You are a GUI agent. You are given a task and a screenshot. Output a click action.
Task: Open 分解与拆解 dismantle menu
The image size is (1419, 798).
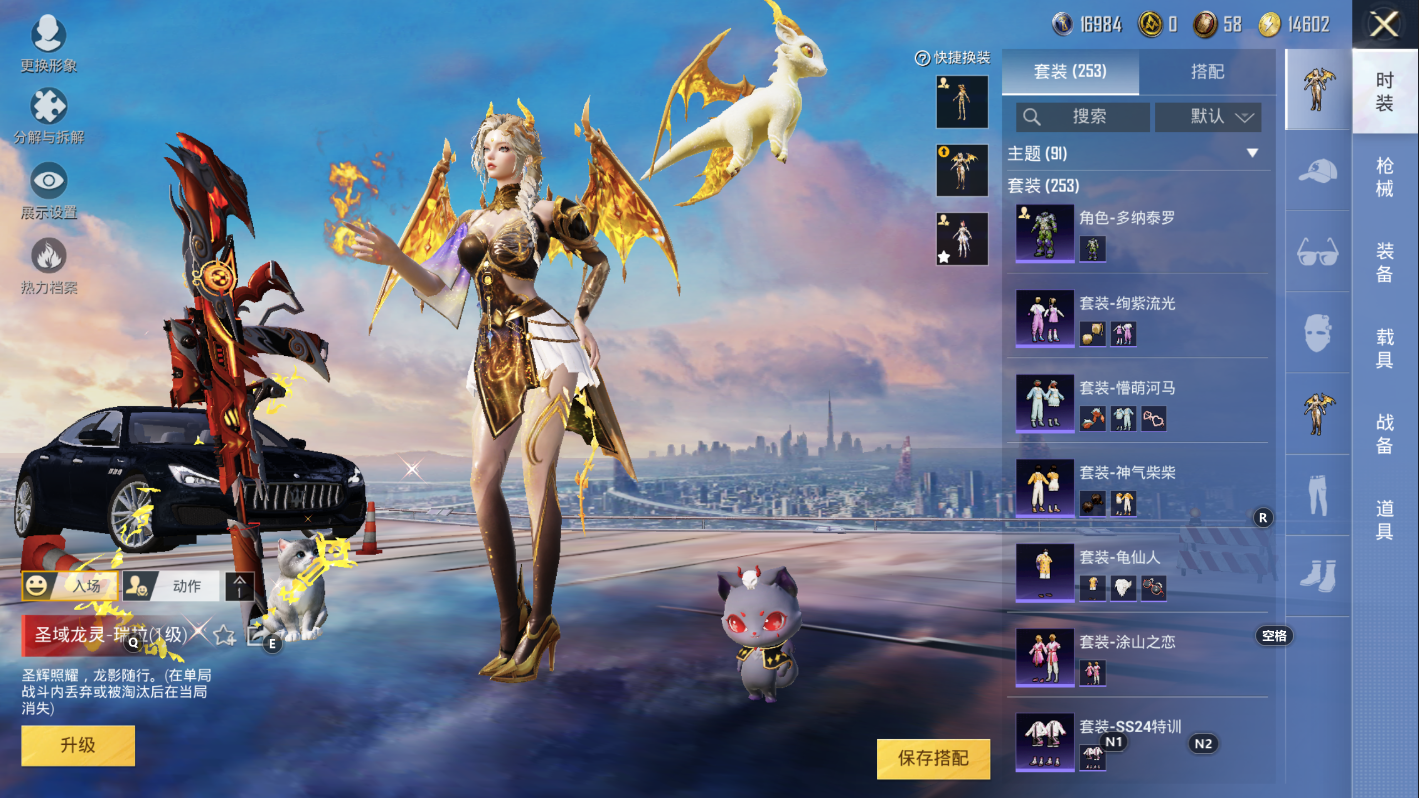[x=48, y=115]
